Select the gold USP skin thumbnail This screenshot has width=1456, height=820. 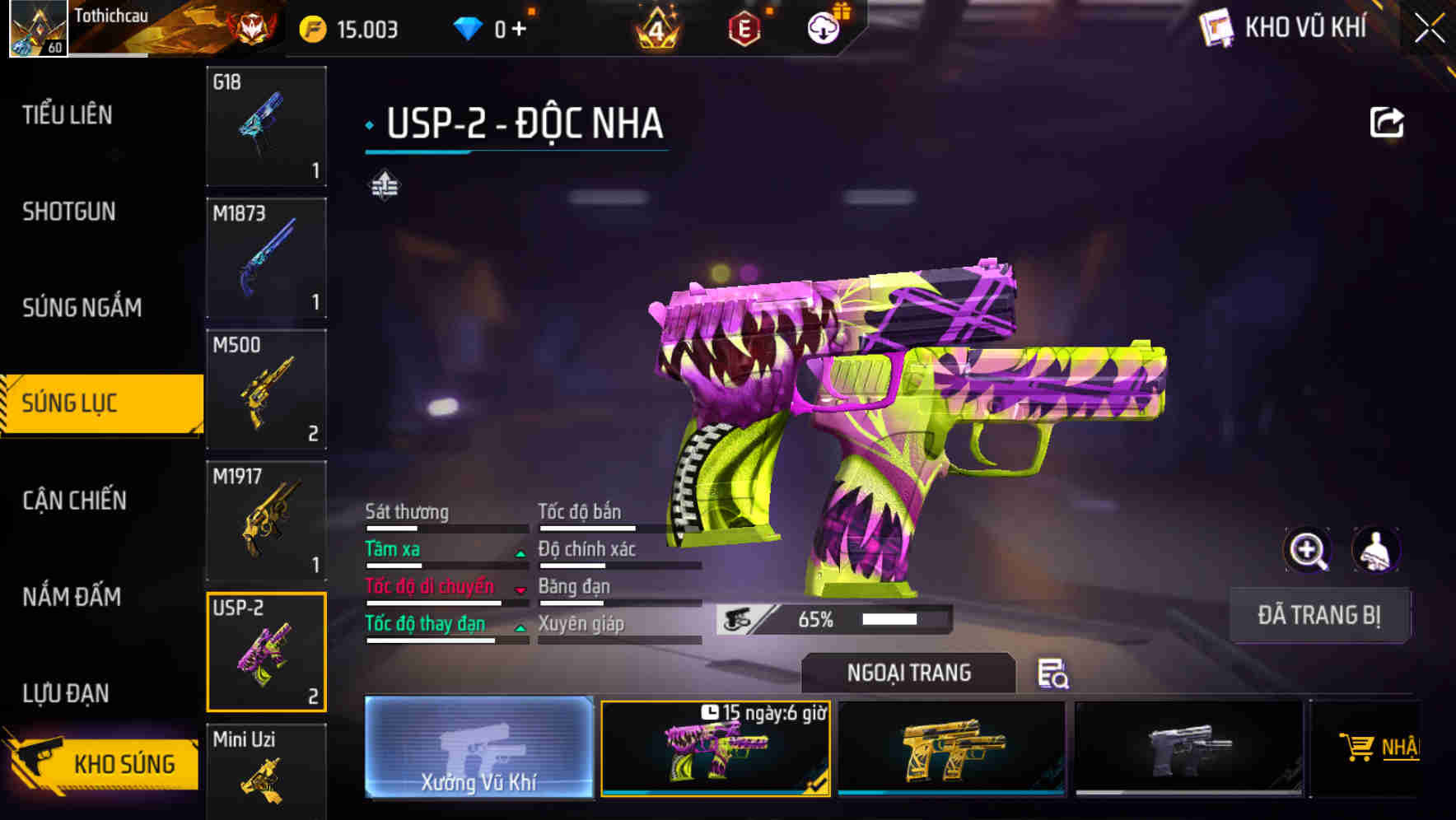pyautogui.click(x=953, y=749)
